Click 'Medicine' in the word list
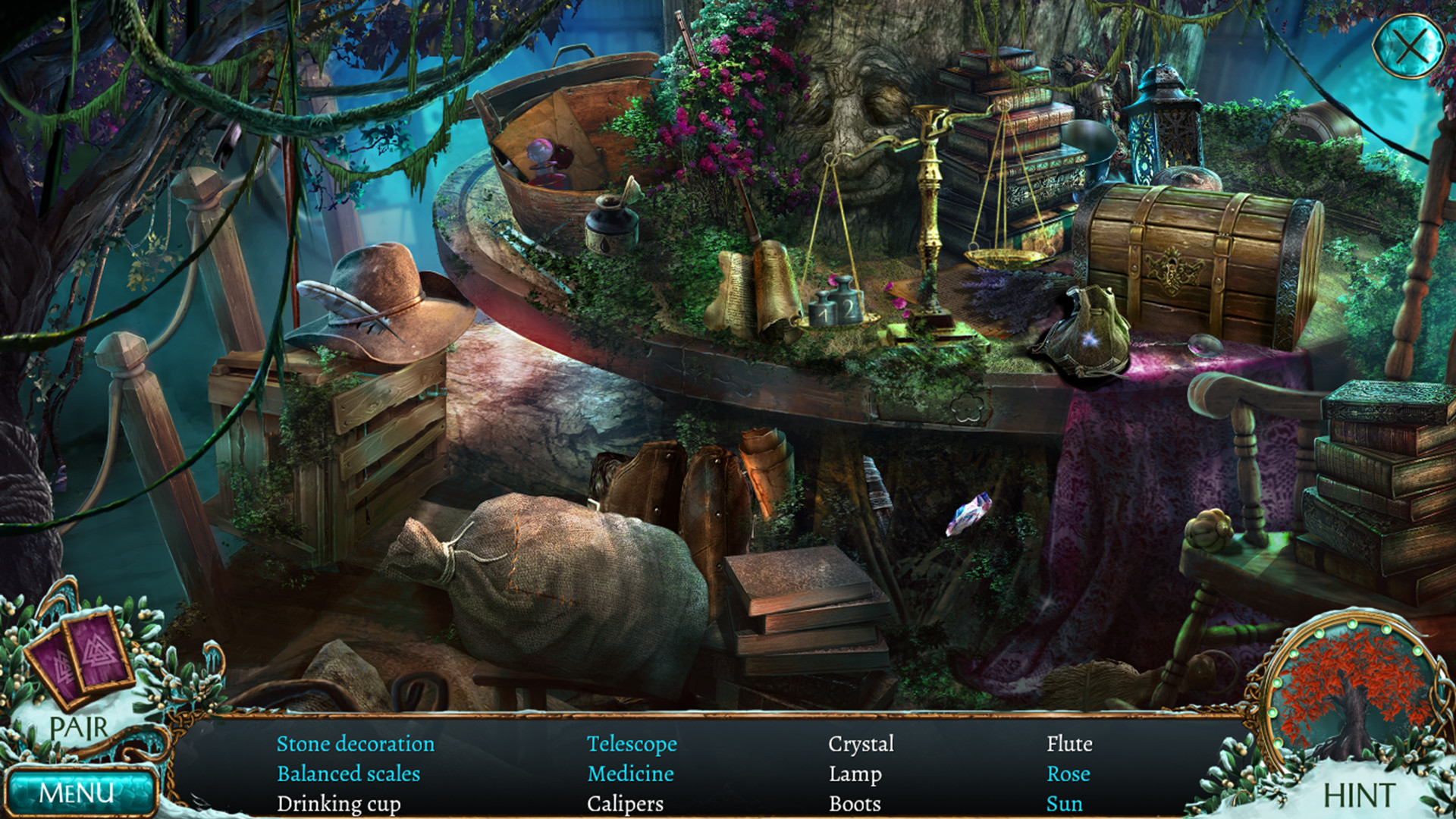This screenshot has width=1456, height=819. [x=630, y=774]
